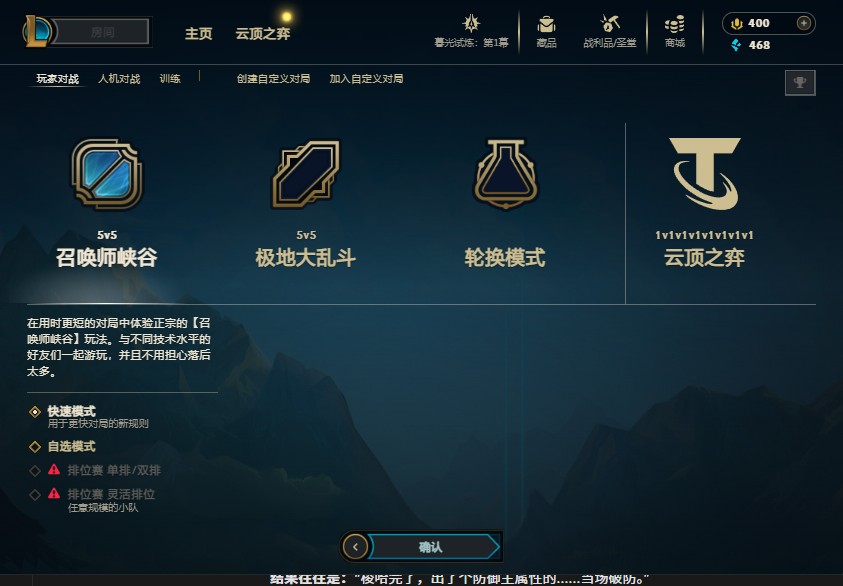Screen dimensions: 843x586
Task: Open the 训练 training tab
Action: click(170, 79)
